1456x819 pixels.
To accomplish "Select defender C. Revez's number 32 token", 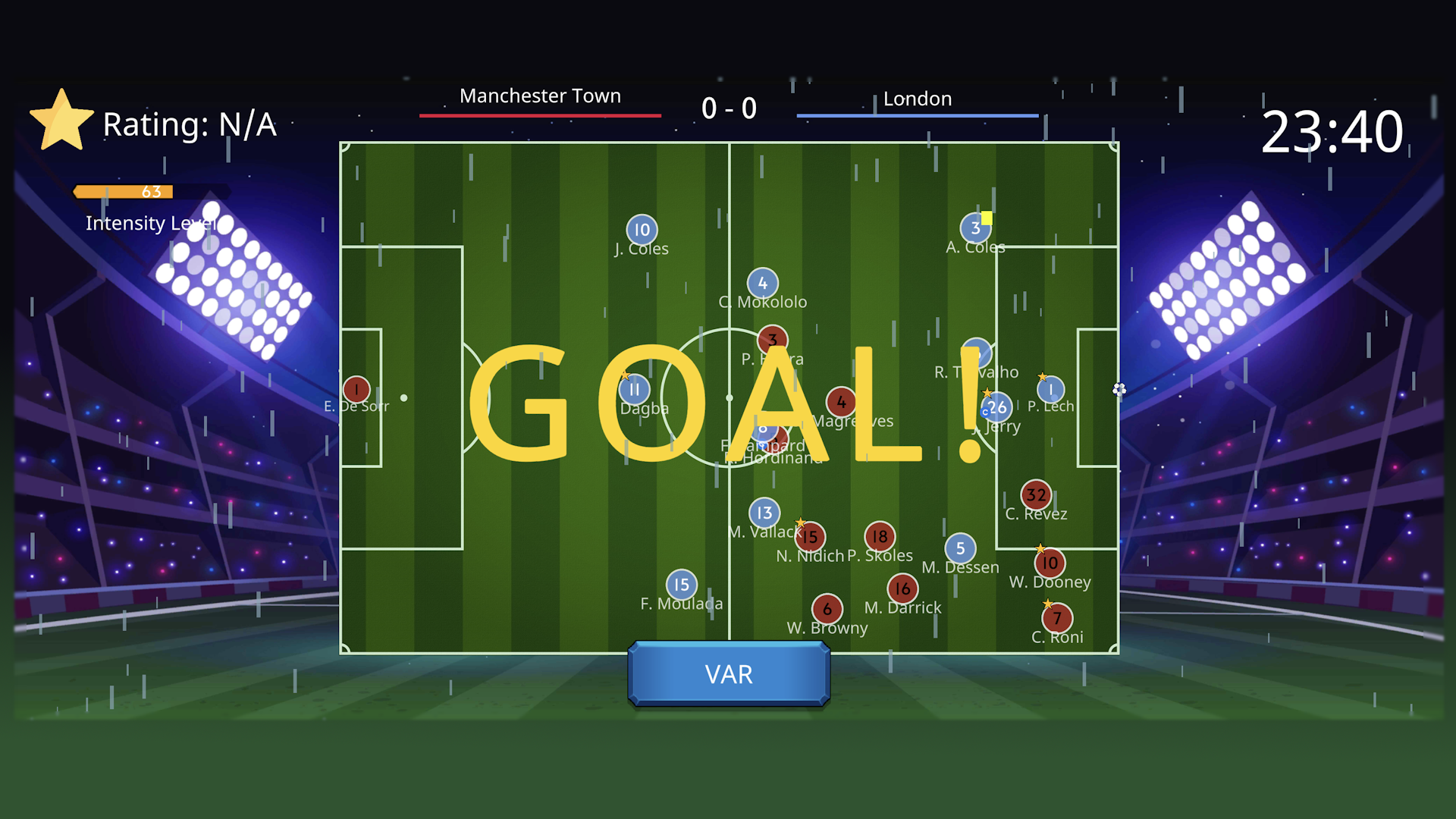I will pyautogui.click(x=1036, y=494).
